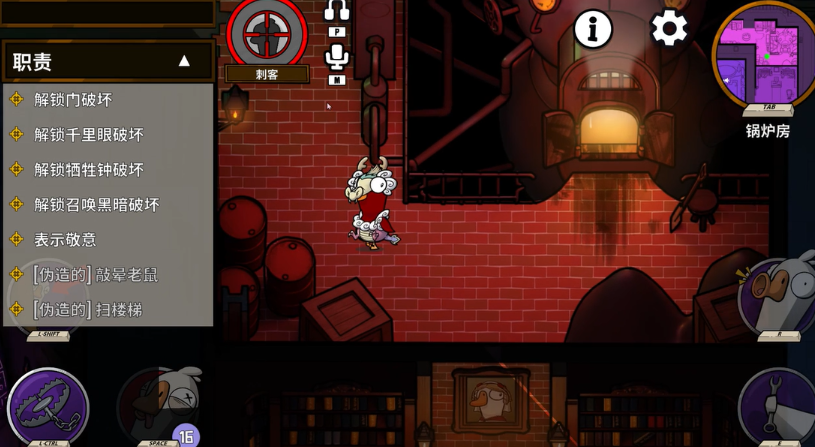Image resolution: width=815 pixels, height=447 pixels.
Task: Select the 解锁千里眼破坏 task entry
Action: [x=89, y=135]
